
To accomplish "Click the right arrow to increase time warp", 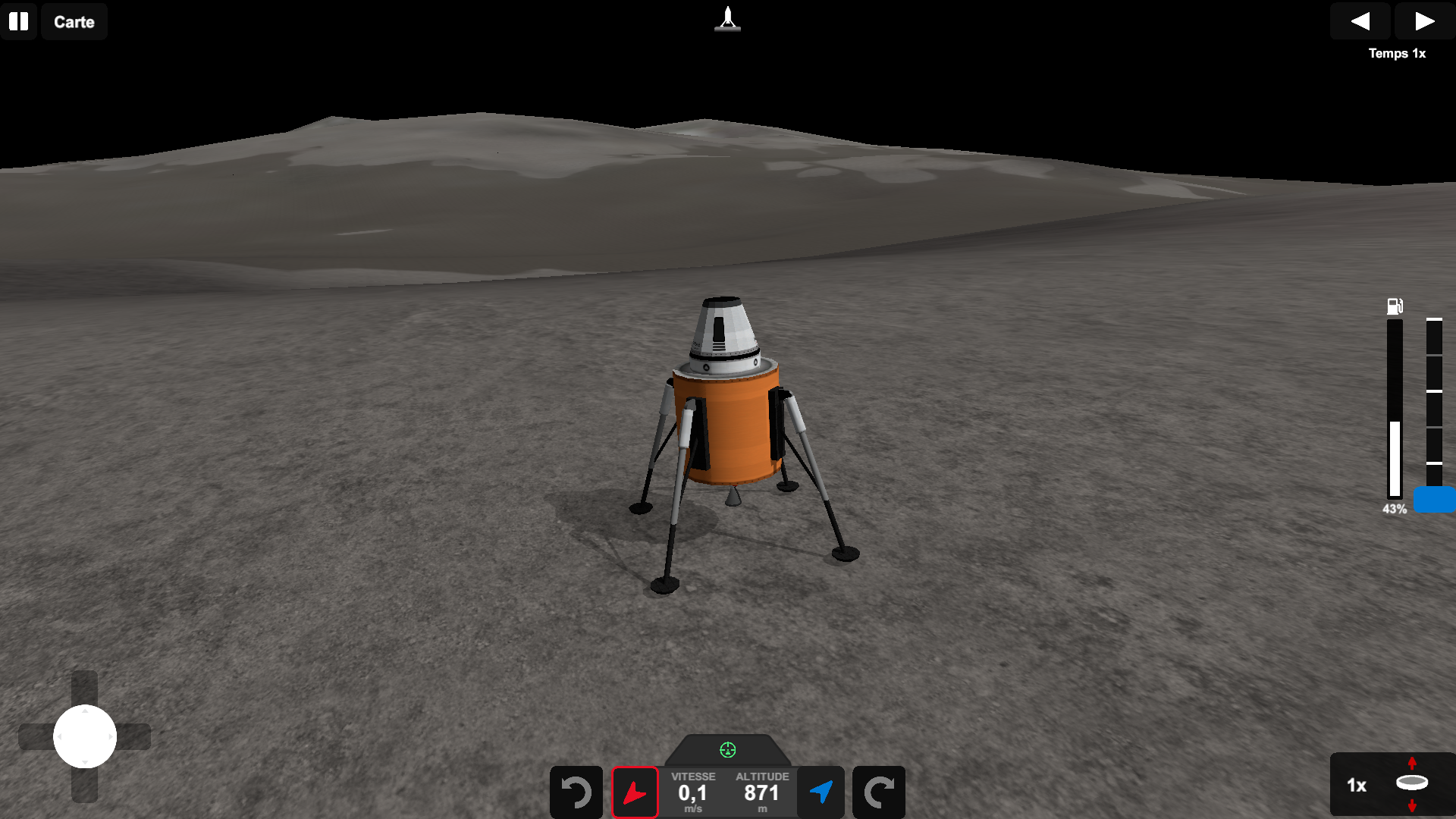I will coord(1423,21).
